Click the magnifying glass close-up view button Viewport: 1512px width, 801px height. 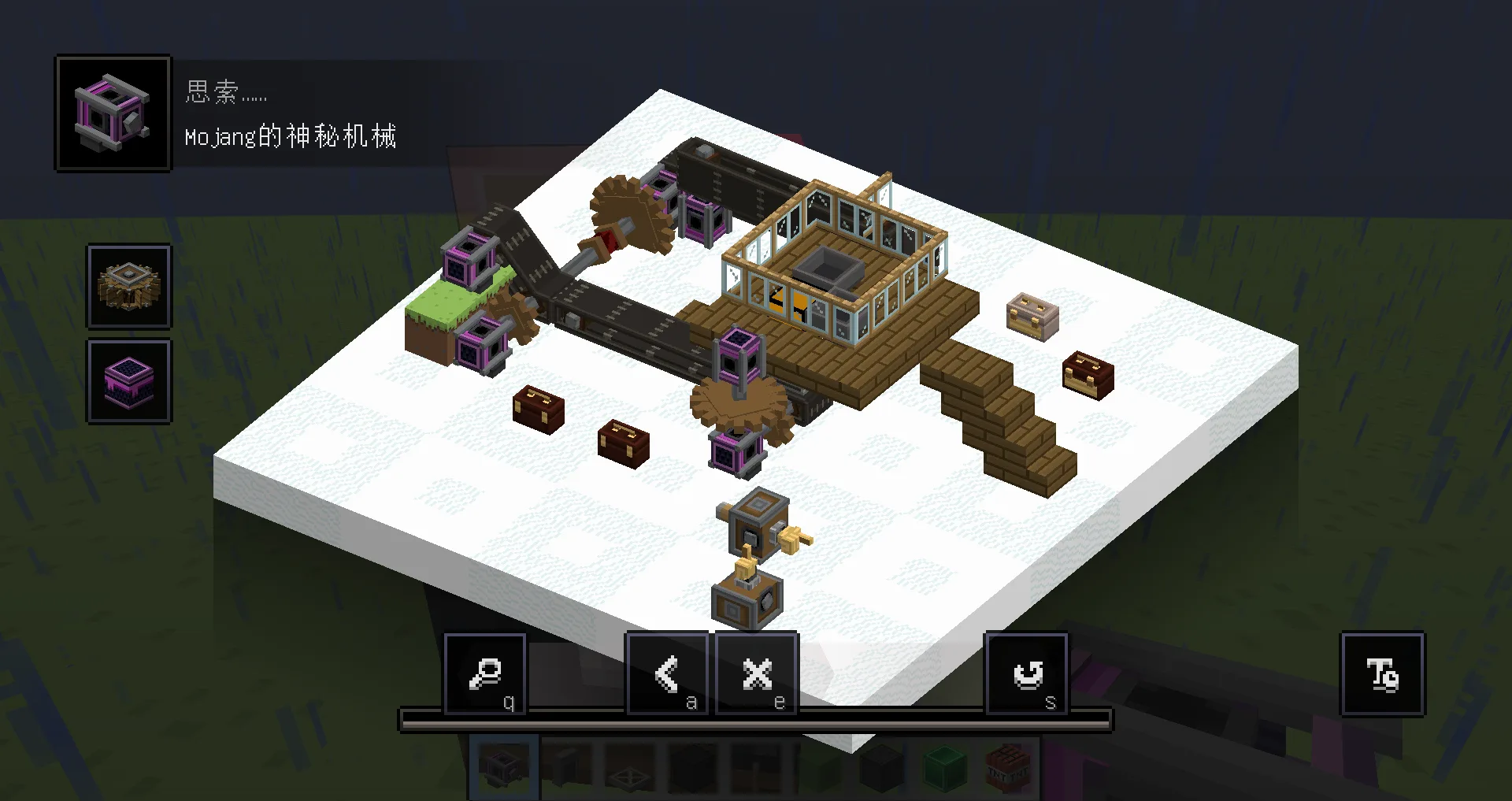(486, 674)
